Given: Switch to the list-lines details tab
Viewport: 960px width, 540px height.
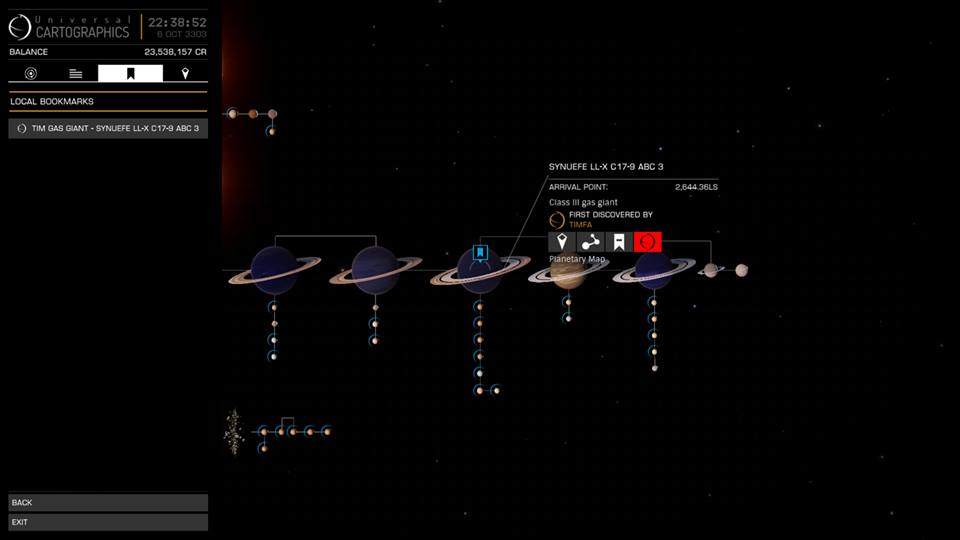Looking at the screenshot, I should (x=76, y=73).
